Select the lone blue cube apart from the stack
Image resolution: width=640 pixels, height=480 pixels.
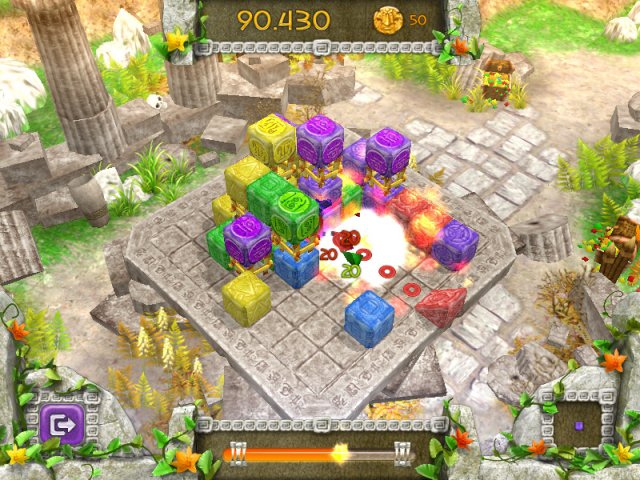point(369,320)
